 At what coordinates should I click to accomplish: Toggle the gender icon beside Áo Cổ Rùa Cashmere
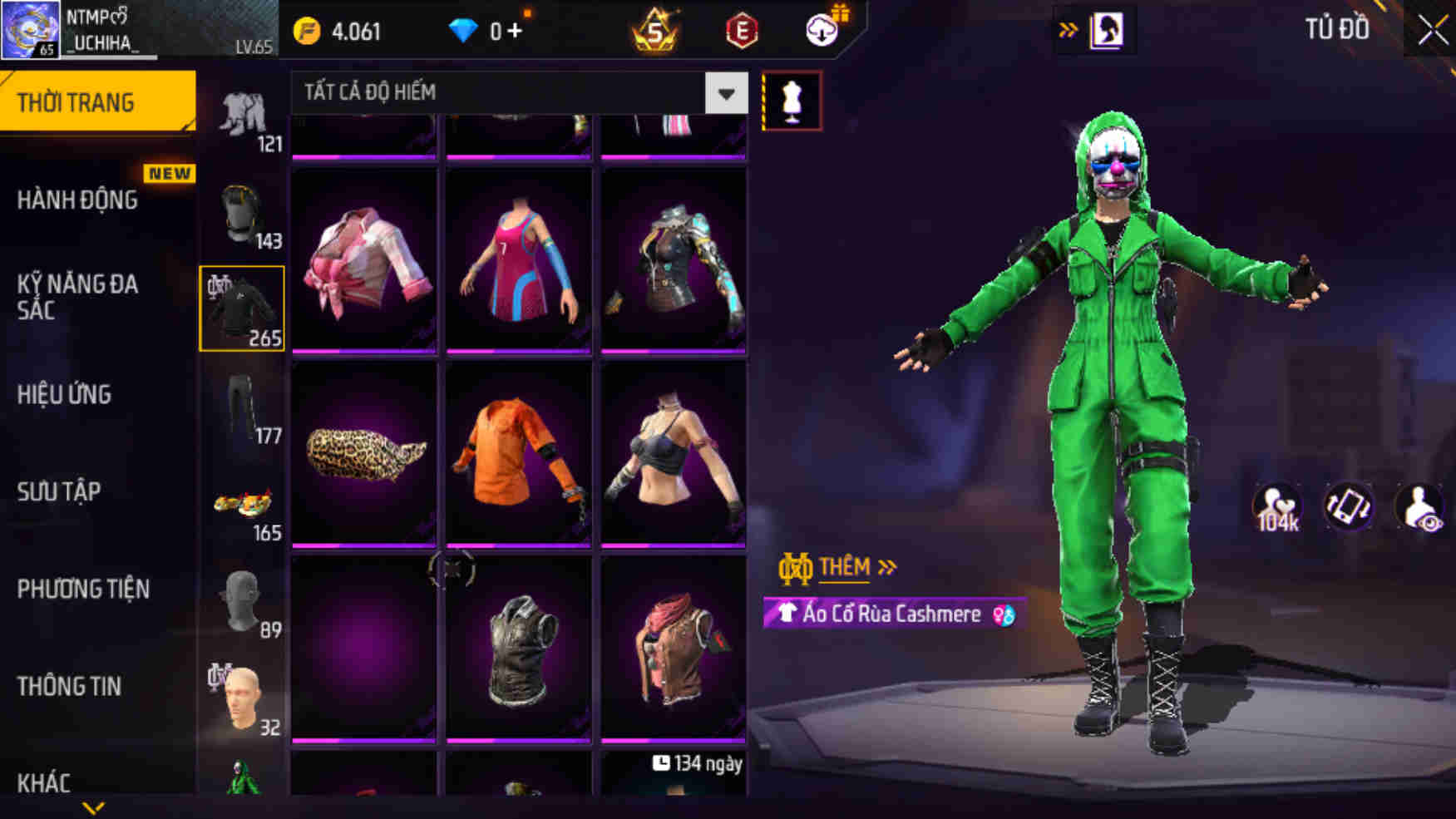point(1003,614)
